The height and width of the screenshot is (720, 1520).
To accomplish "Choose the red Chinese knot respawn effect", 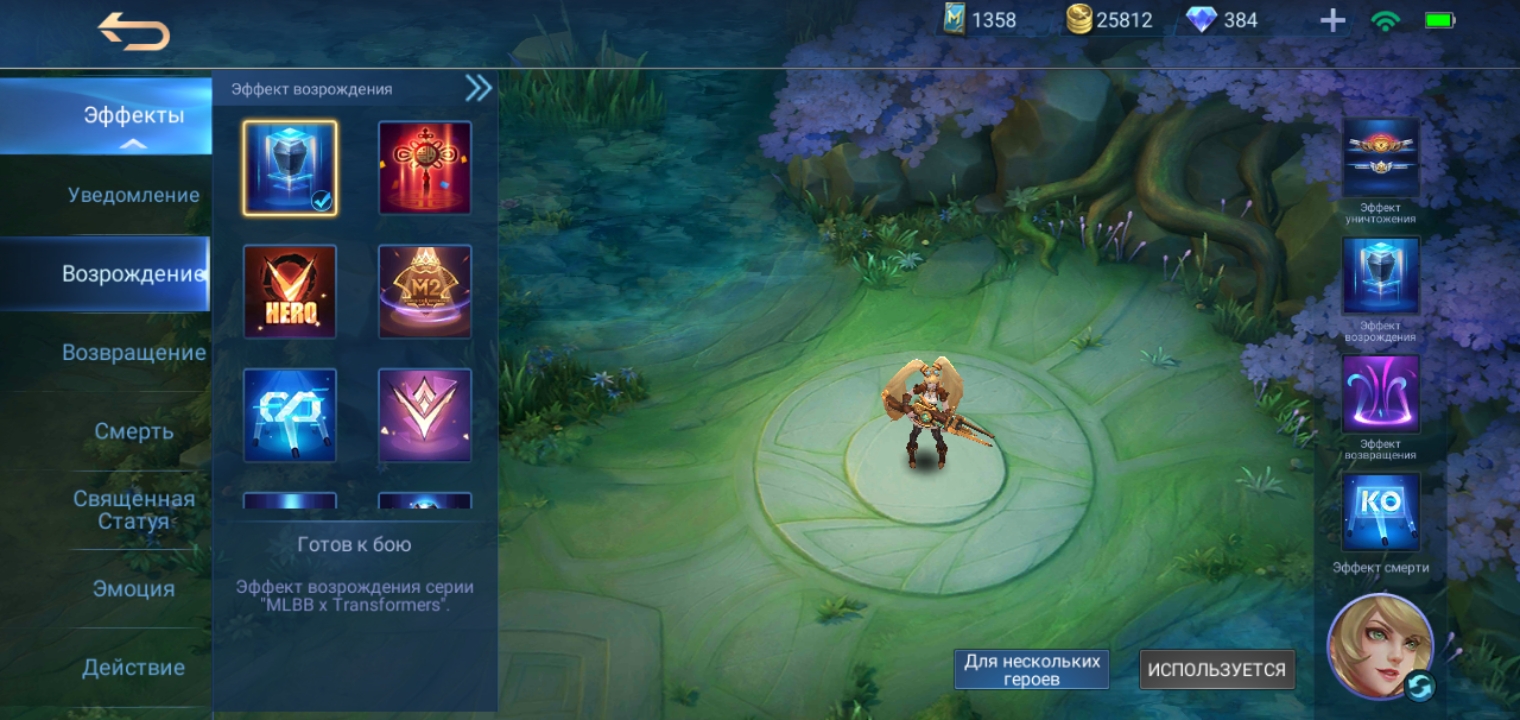I will tap(424, 168).
